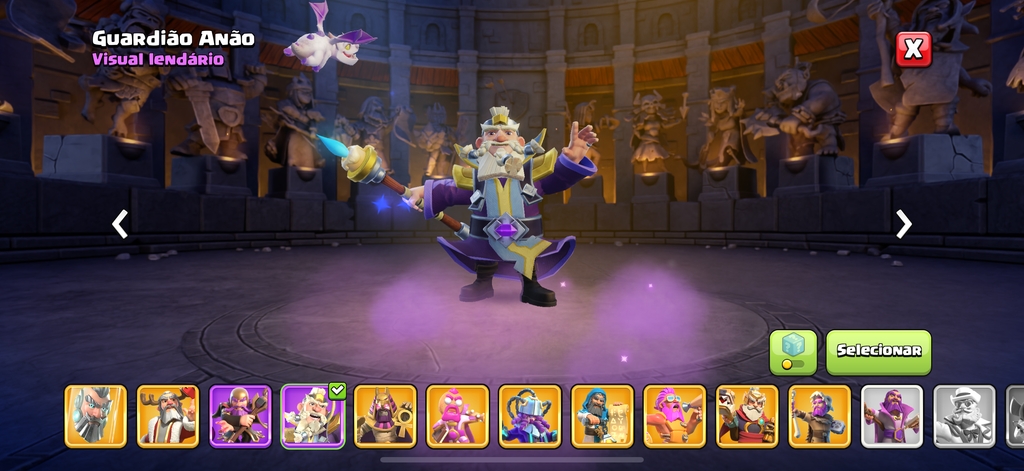Pick the greyed-out Warden skin with hat
This screenshot has width=1024, height=471.
point(964,416)
